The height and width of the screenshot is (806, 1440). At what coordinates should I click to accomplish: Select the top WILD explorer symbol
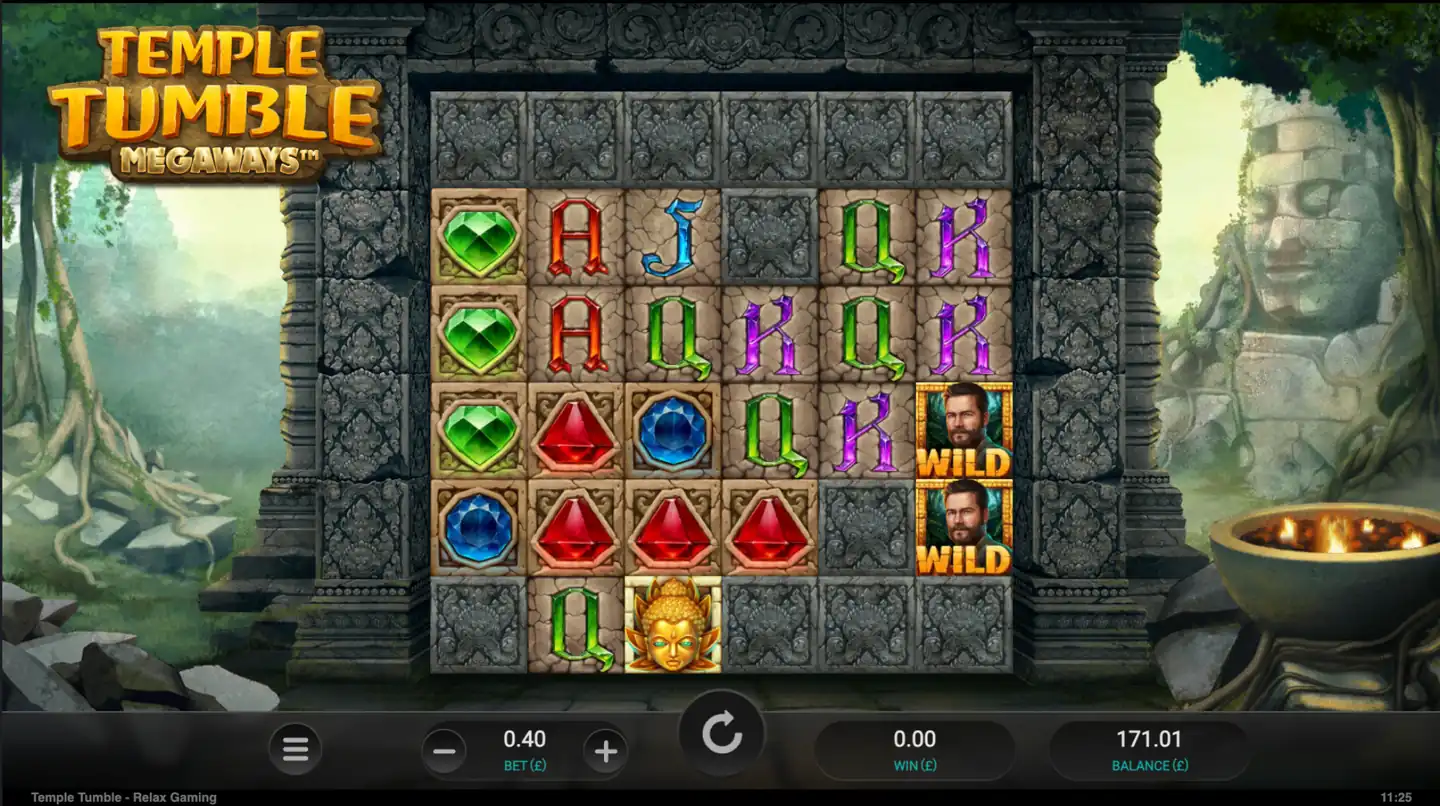point(964,432)
